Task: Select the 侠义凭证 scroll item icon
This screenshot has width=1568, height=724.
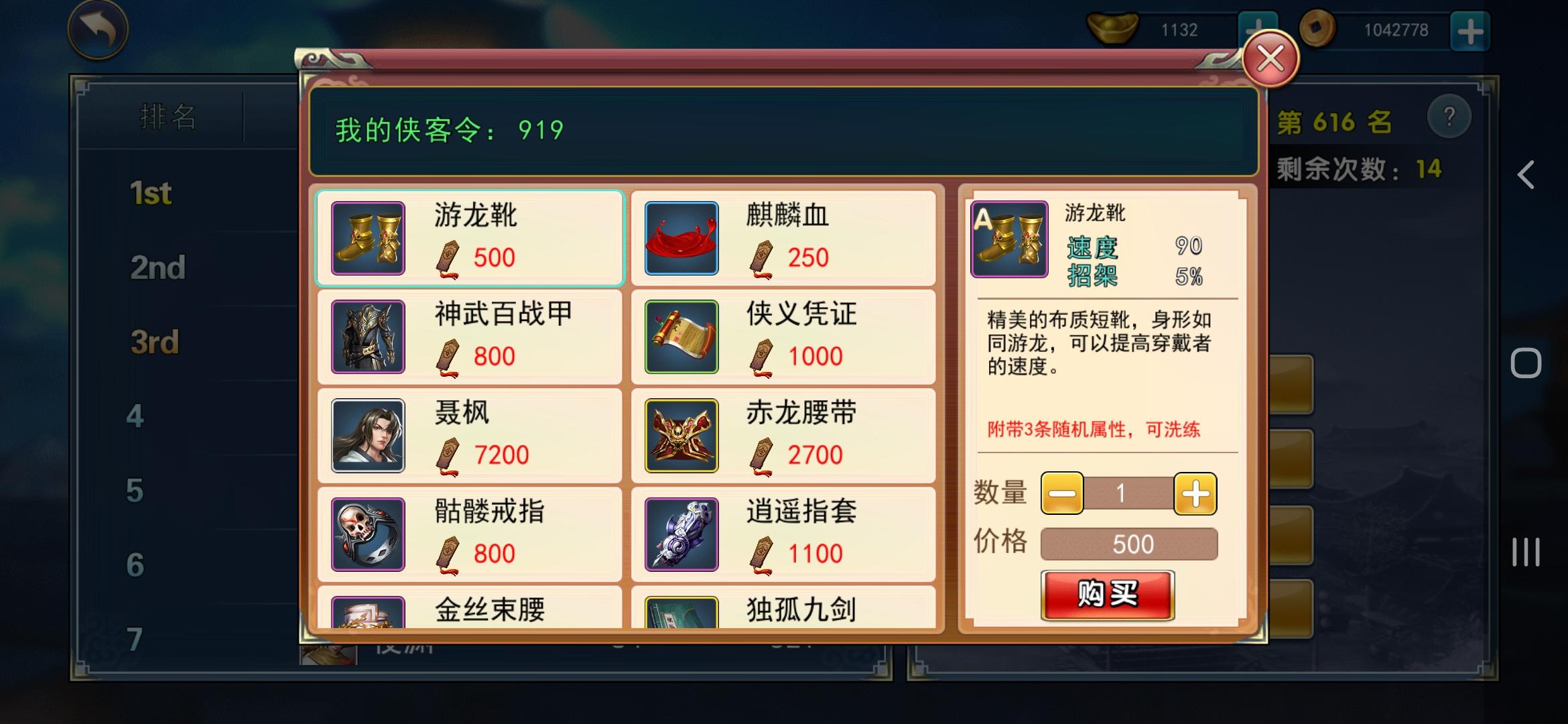Action: [x=681, y=338]
